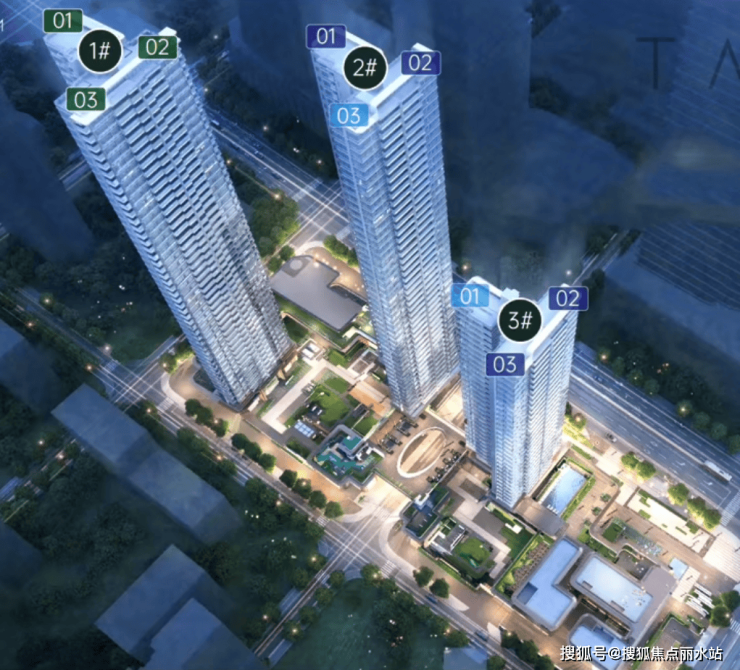Click unit 03 tag beside tower 1#
Image resolution: width=740 pixels, height=670 pixels.
coord(87,98)
